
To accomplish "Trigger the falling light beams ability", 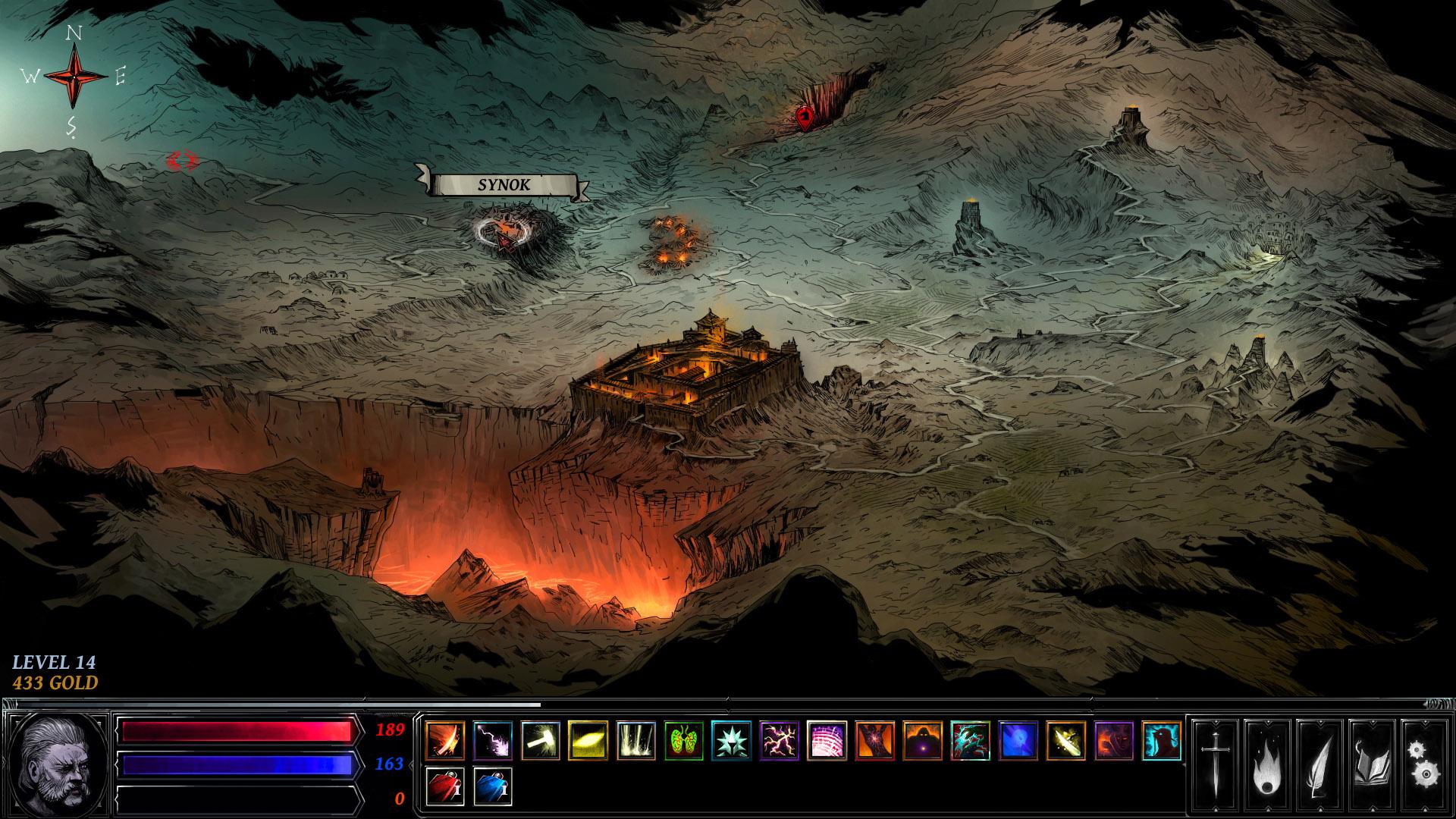I will [x=636, y=740].
